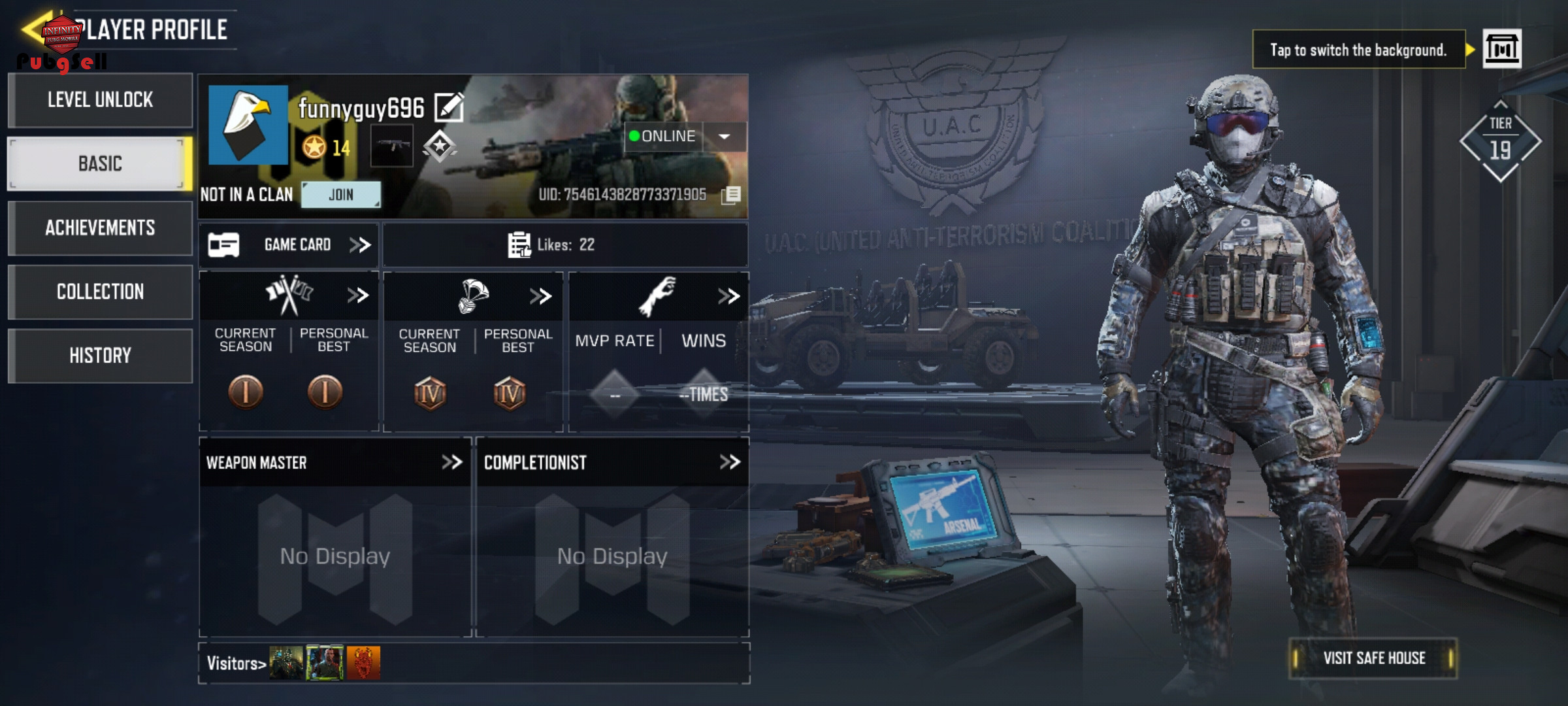1568x706 pixels.
Task: Go back using the yellow arrow
Action: (x=33, y=29)
